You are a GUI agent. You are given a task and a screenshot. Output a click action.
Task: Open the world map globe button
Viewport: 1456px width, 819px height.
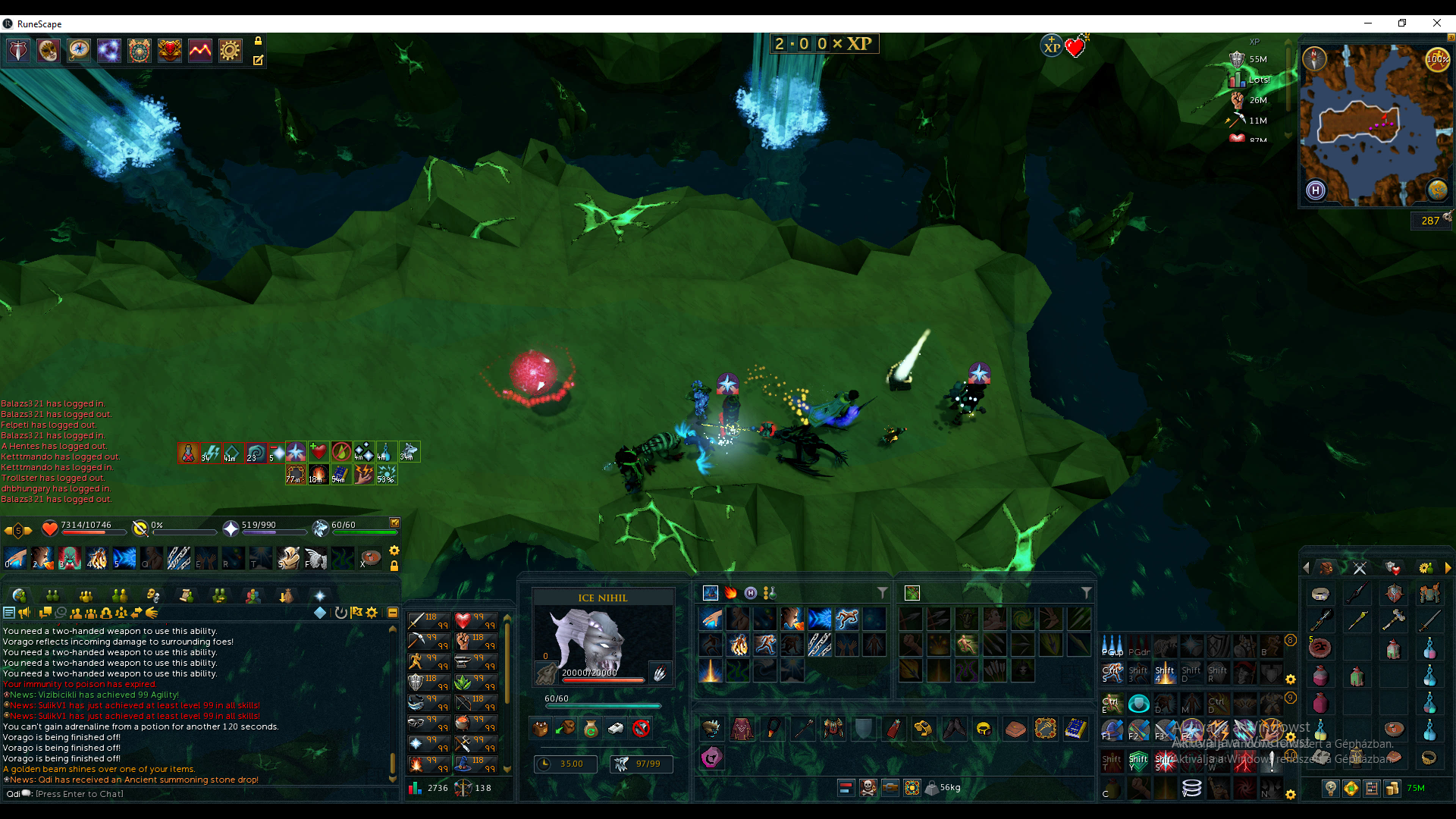1437,190
